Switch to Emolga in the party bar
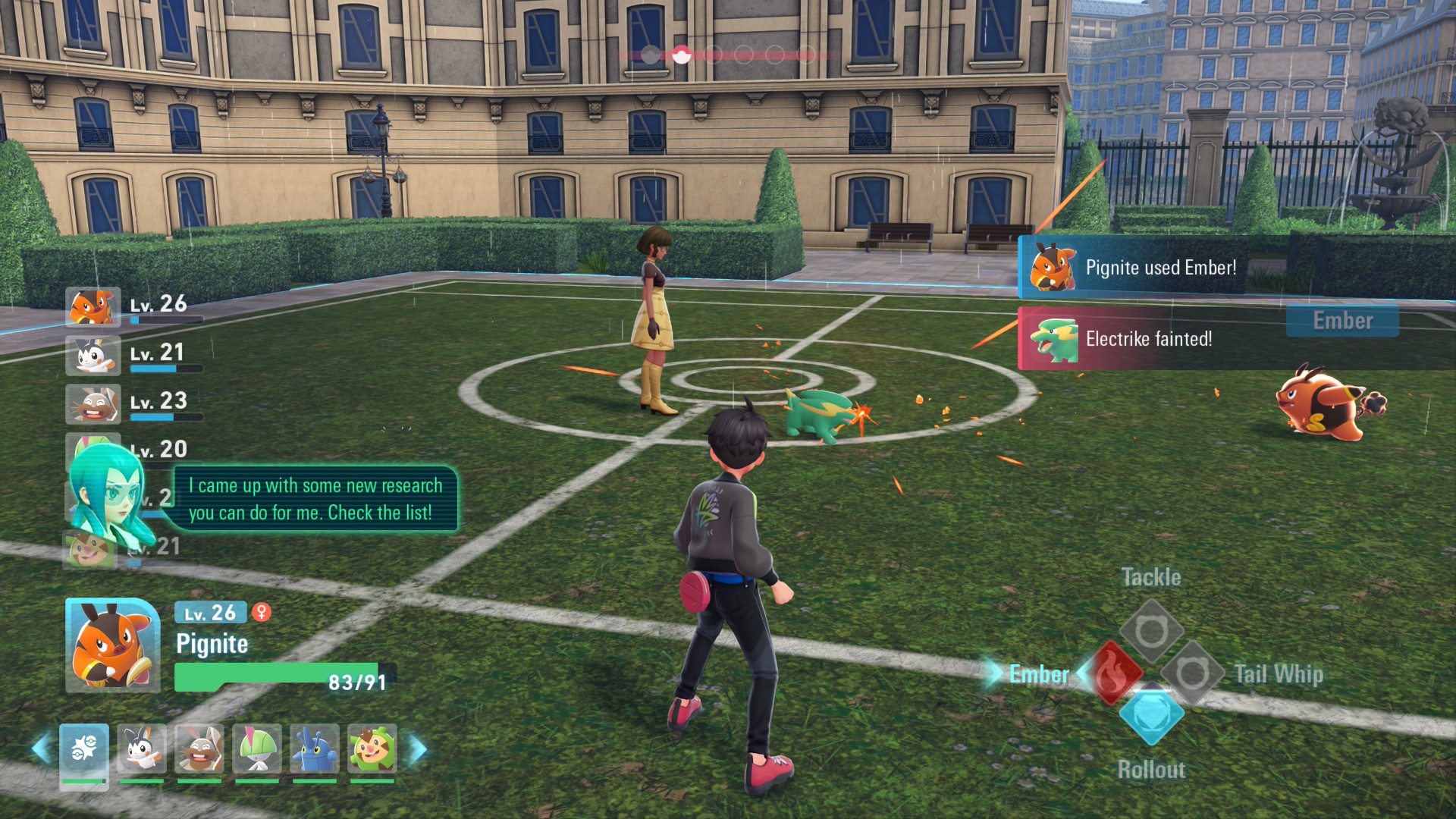Screen dimensions: 1456x819 [142, 749]
